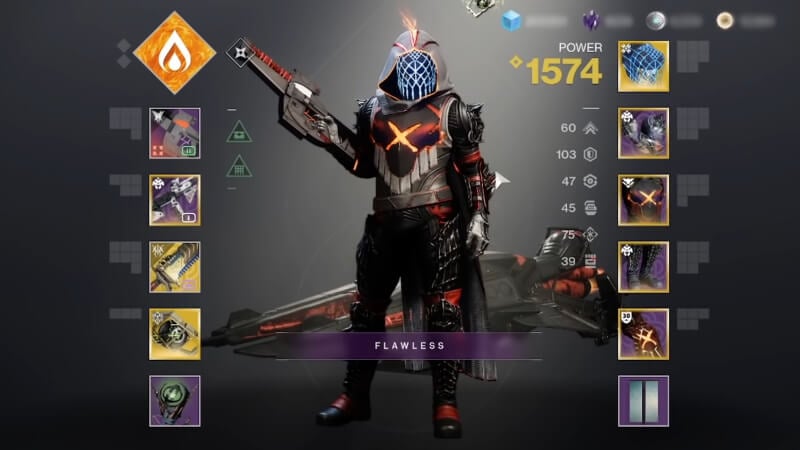Select the blue lattice helmet slot

(643, 66)
